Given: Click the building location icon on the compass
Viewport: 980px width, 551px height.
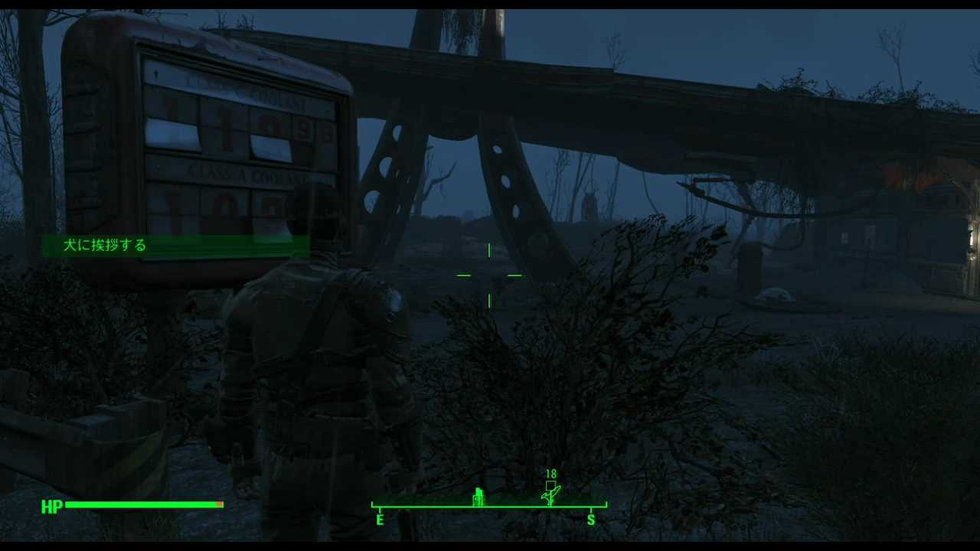Looking at the screenshot, I should 478,496.
